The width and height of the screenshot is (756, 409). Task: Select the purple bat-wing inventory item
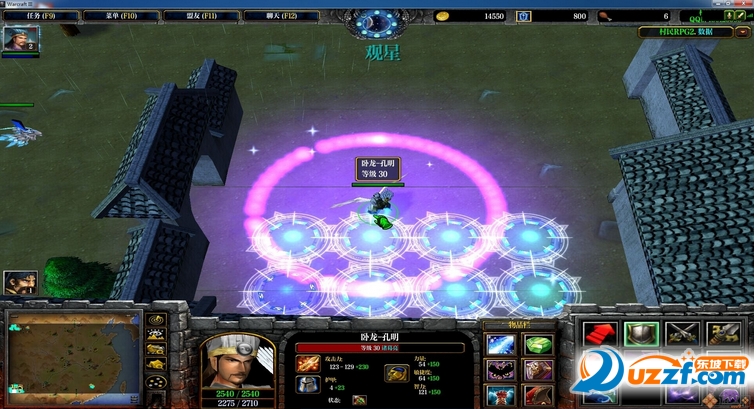click(x=500, y=371)
